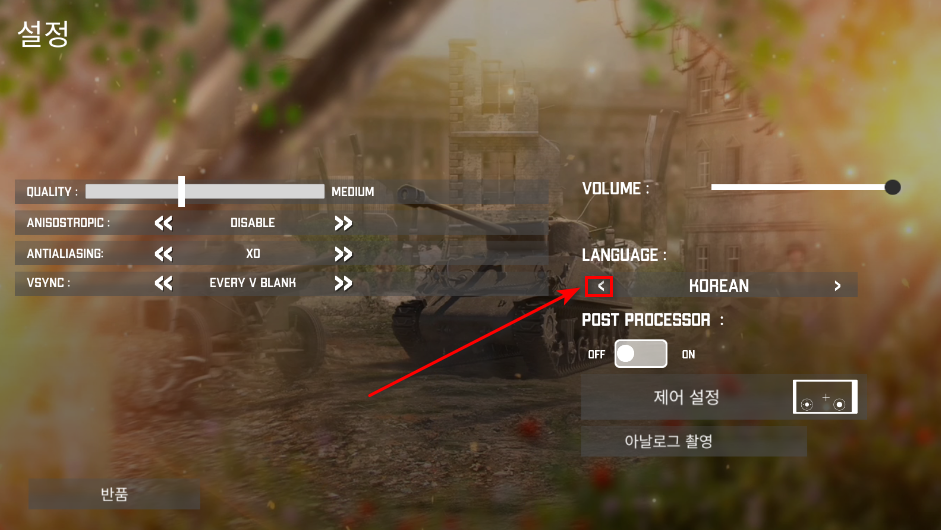The width and height of the screenshot is (941, 530).
Task: Choose the previous language
Action: pyautogui.click(x=600, y=286)
